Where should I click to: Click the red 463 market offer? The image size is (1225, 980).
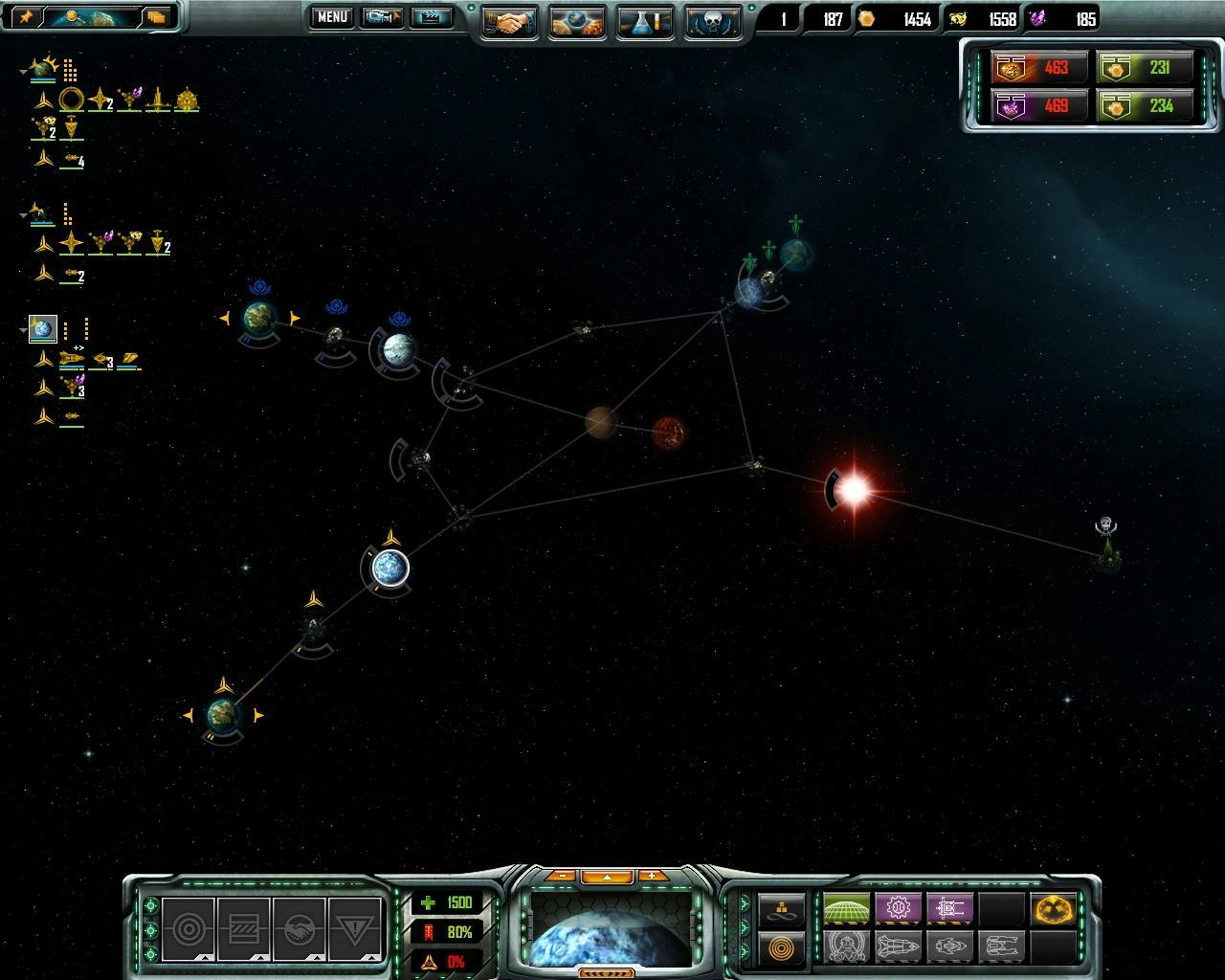point(1040,68)
